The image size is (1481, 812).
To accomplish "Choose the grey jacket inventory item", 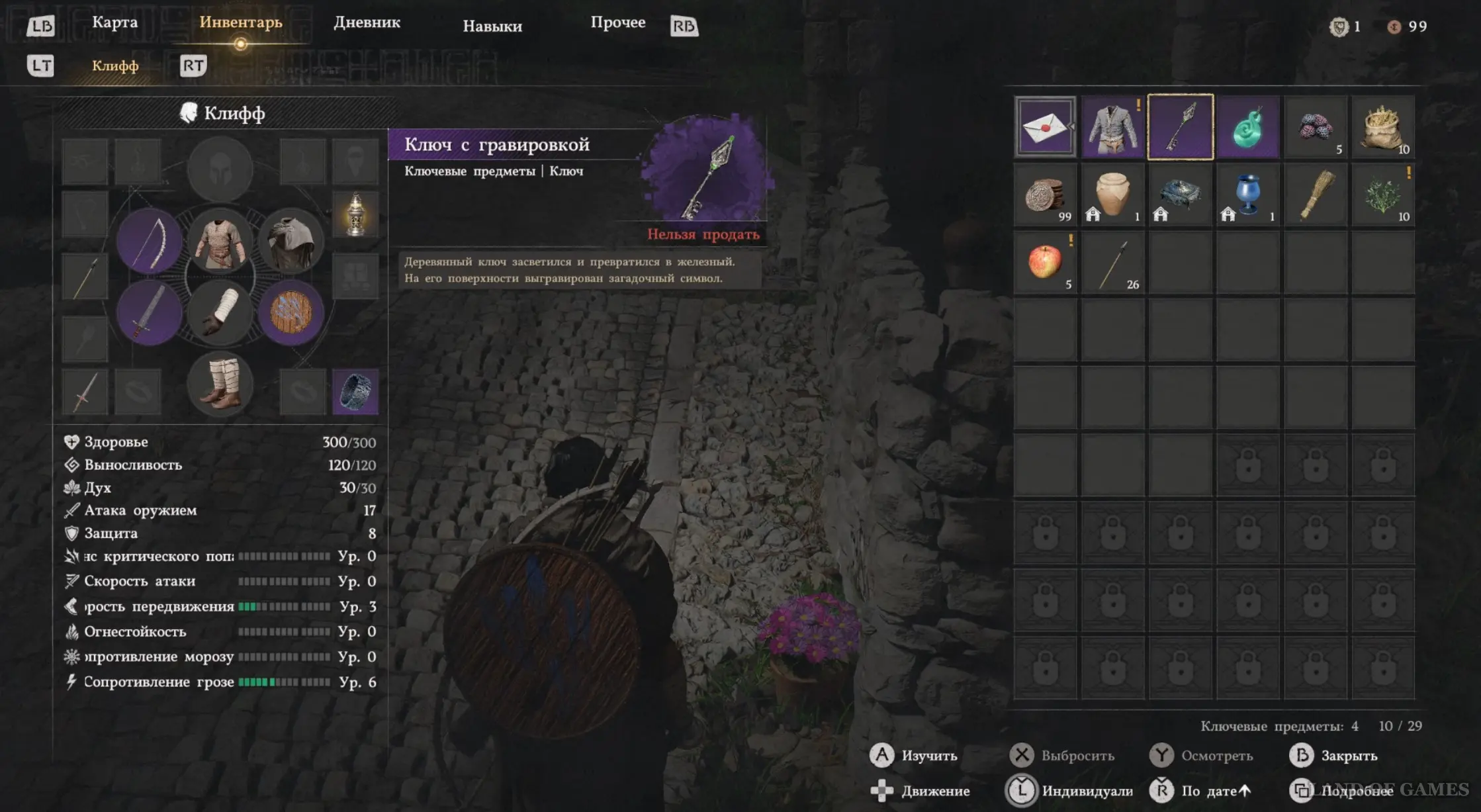I will pos(1112,127).
